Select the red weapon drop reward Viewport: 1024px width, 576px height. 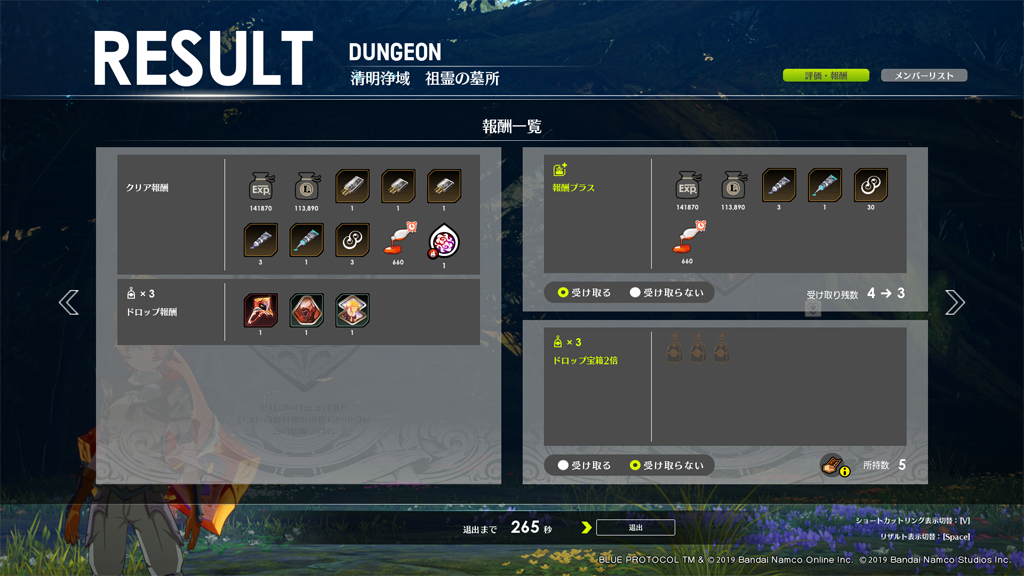(261, 310)
